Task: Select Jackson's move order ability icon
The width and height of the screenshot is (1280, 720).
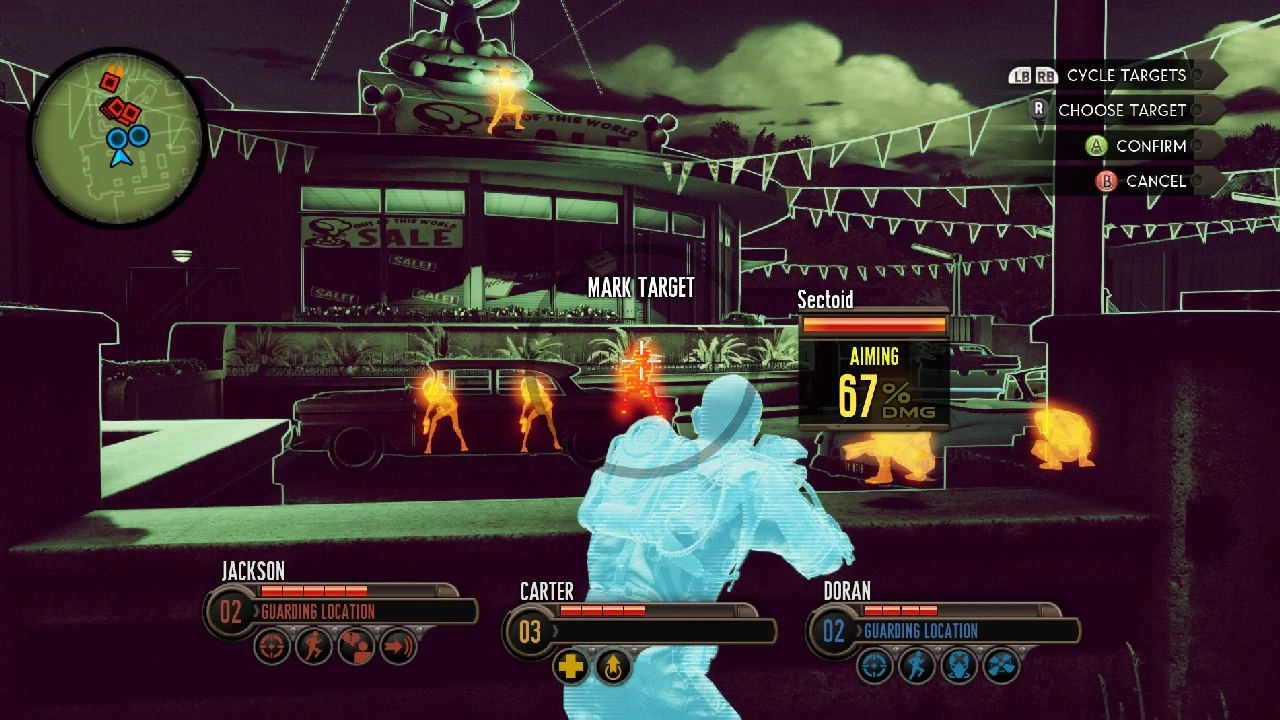Action: click(400, 647)
